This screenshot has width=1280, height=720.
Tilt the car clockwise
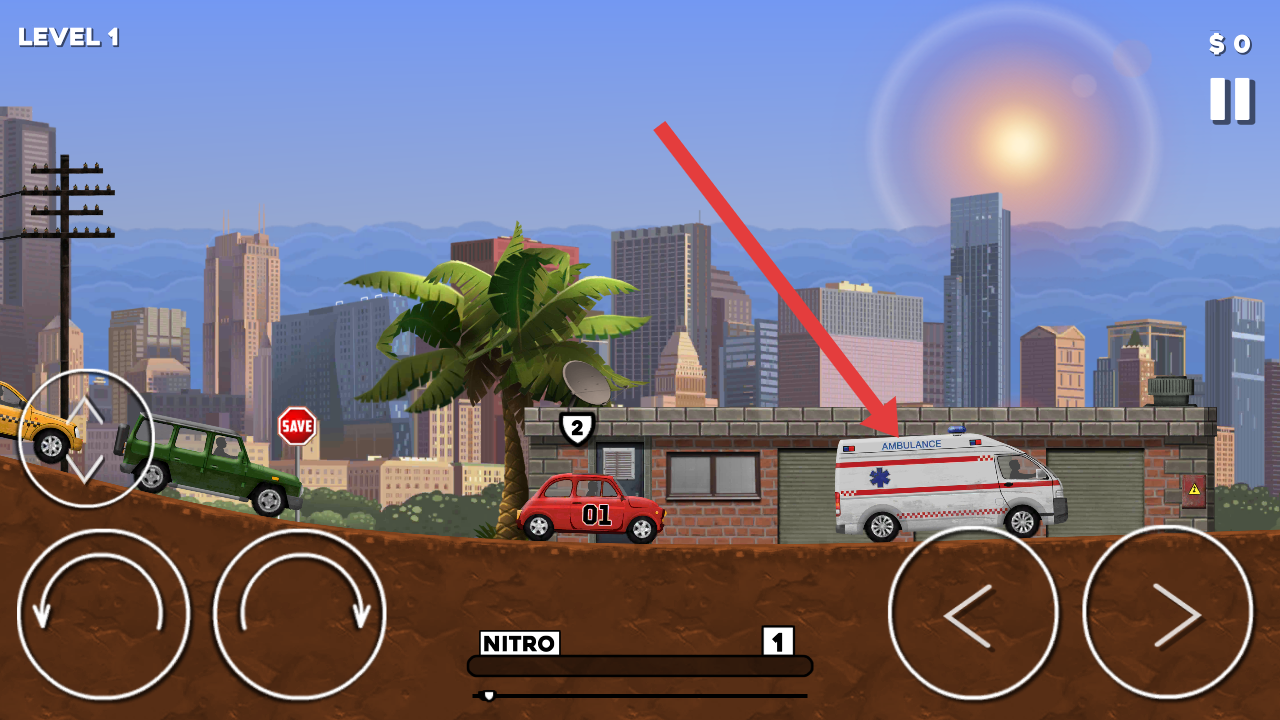pyautogui.click(x=299, y=614)
